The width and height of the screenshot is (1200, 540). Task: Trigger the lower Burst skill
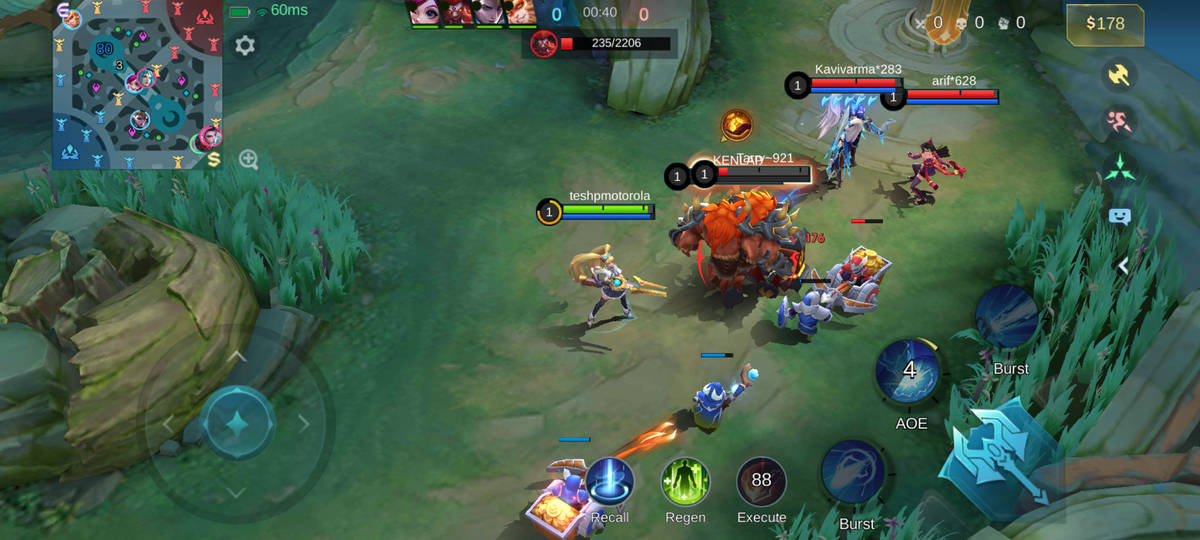tap(855, 472)
